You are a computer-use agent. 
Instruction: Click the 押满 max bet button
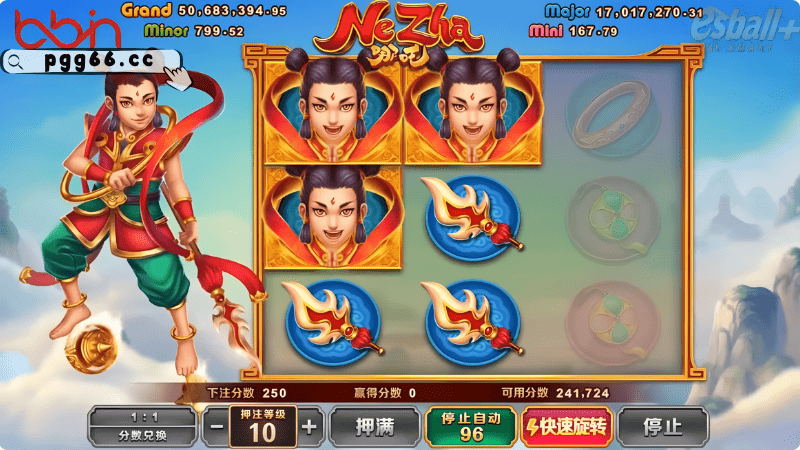coord(374,427)
